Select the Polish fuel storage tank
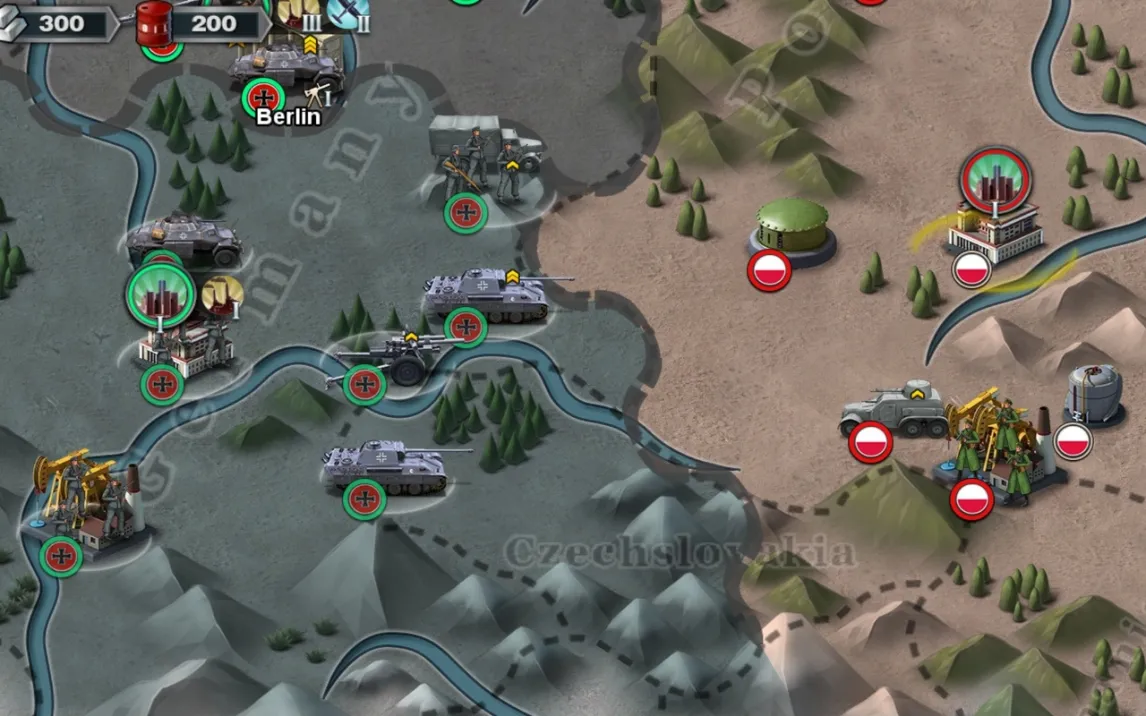Viewport: 1146px width, 716px height. tap(1092, 392)
